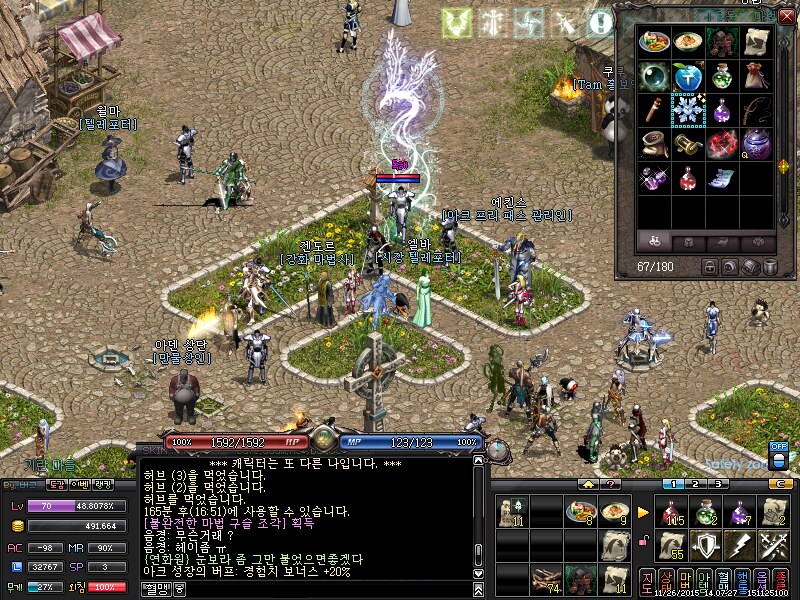Viewport: 800px width, 600px height.
Task: Click the question mark help button
Action: [612, 484]
